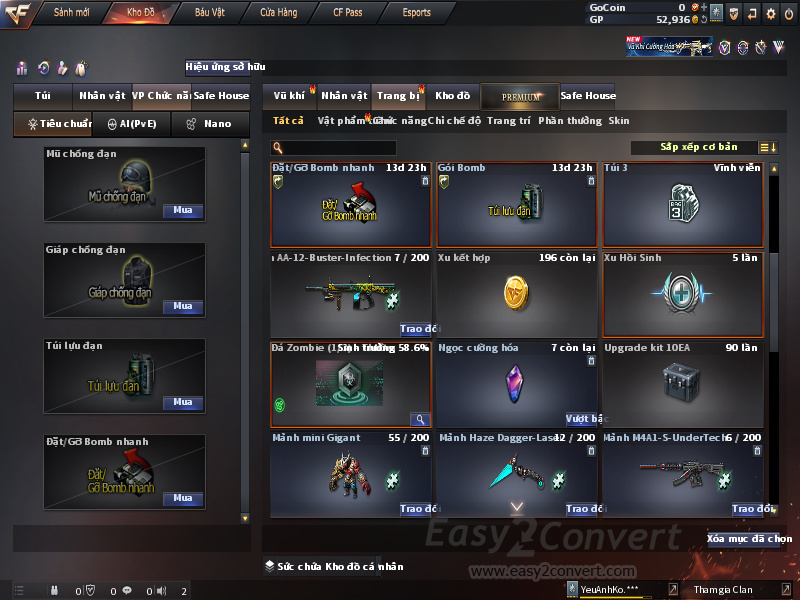Image resolution: width=800 pixels, height=600 pixels.
Task: Filter items by Skin
Action: click(x=619, y=121)
